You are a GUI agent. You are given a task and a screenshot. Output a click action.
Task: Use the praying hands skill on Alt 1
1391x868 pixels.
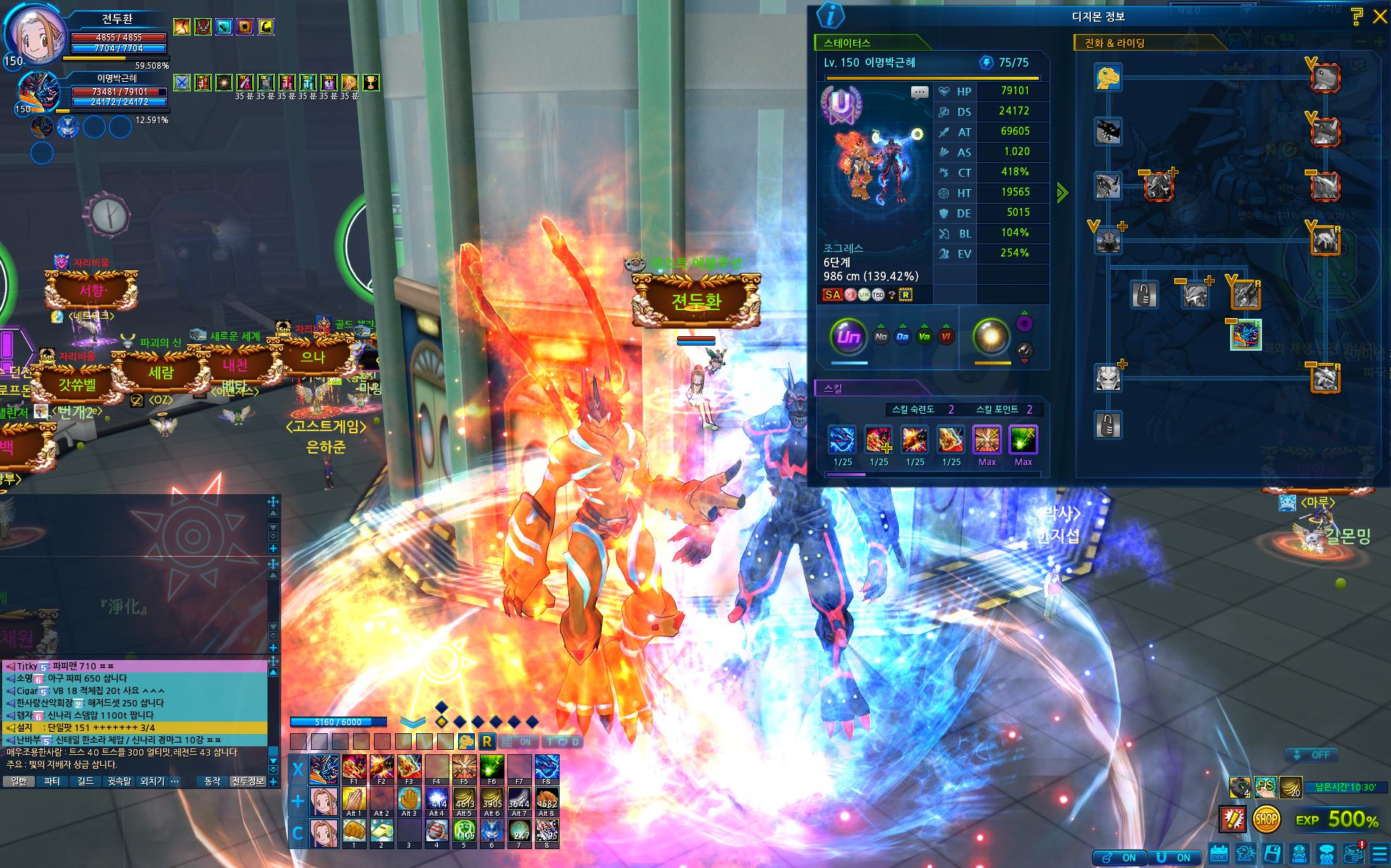point(354,799)
